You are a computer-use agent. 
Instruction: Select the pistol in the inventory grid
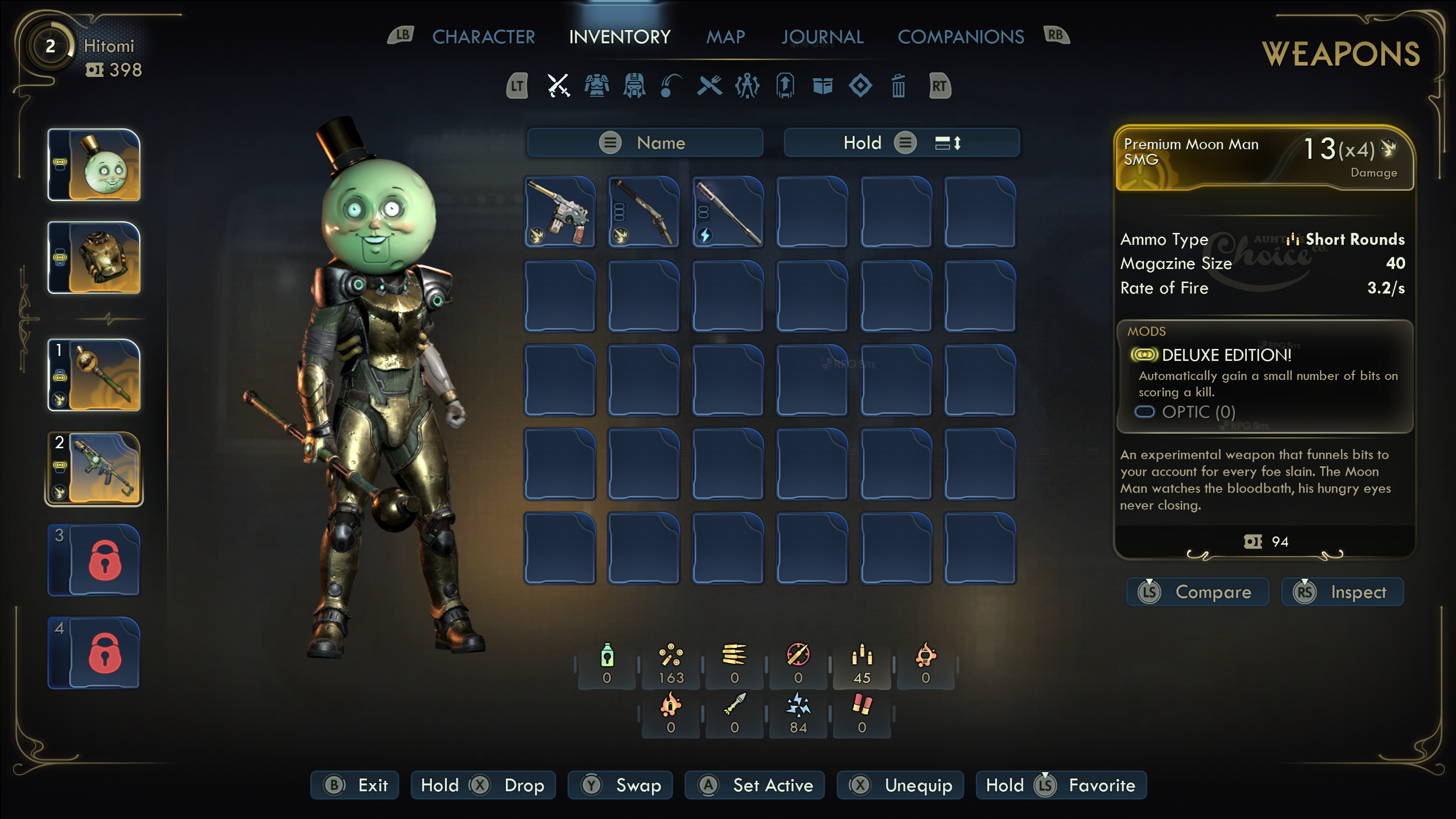(x=560, y=212)
